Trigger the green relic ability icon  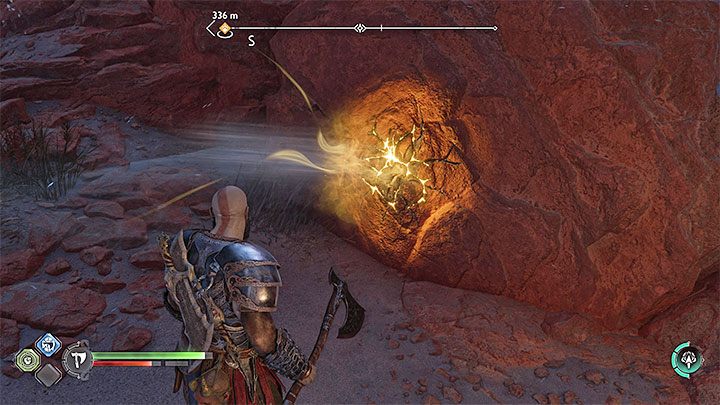[25, 359]
